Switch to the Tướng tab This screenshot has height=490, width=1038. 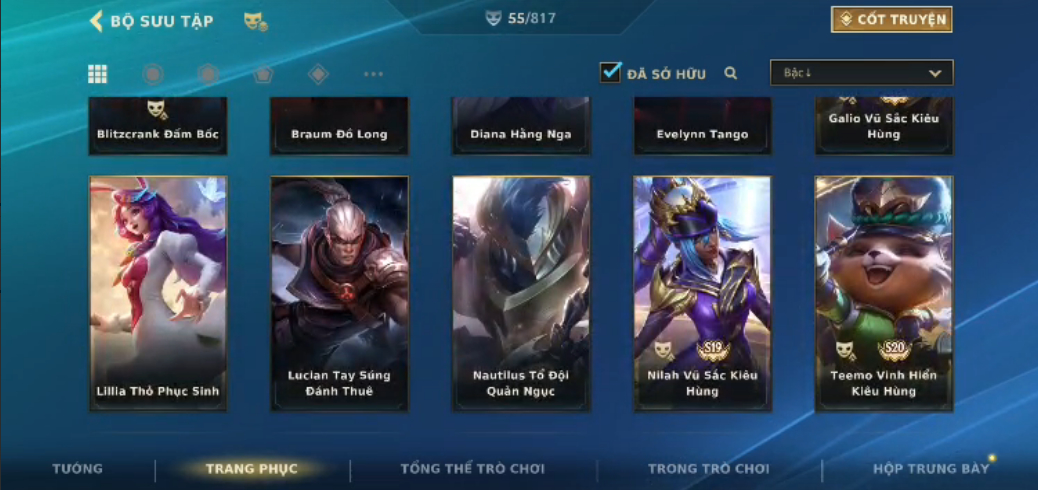tap(77, 469)
